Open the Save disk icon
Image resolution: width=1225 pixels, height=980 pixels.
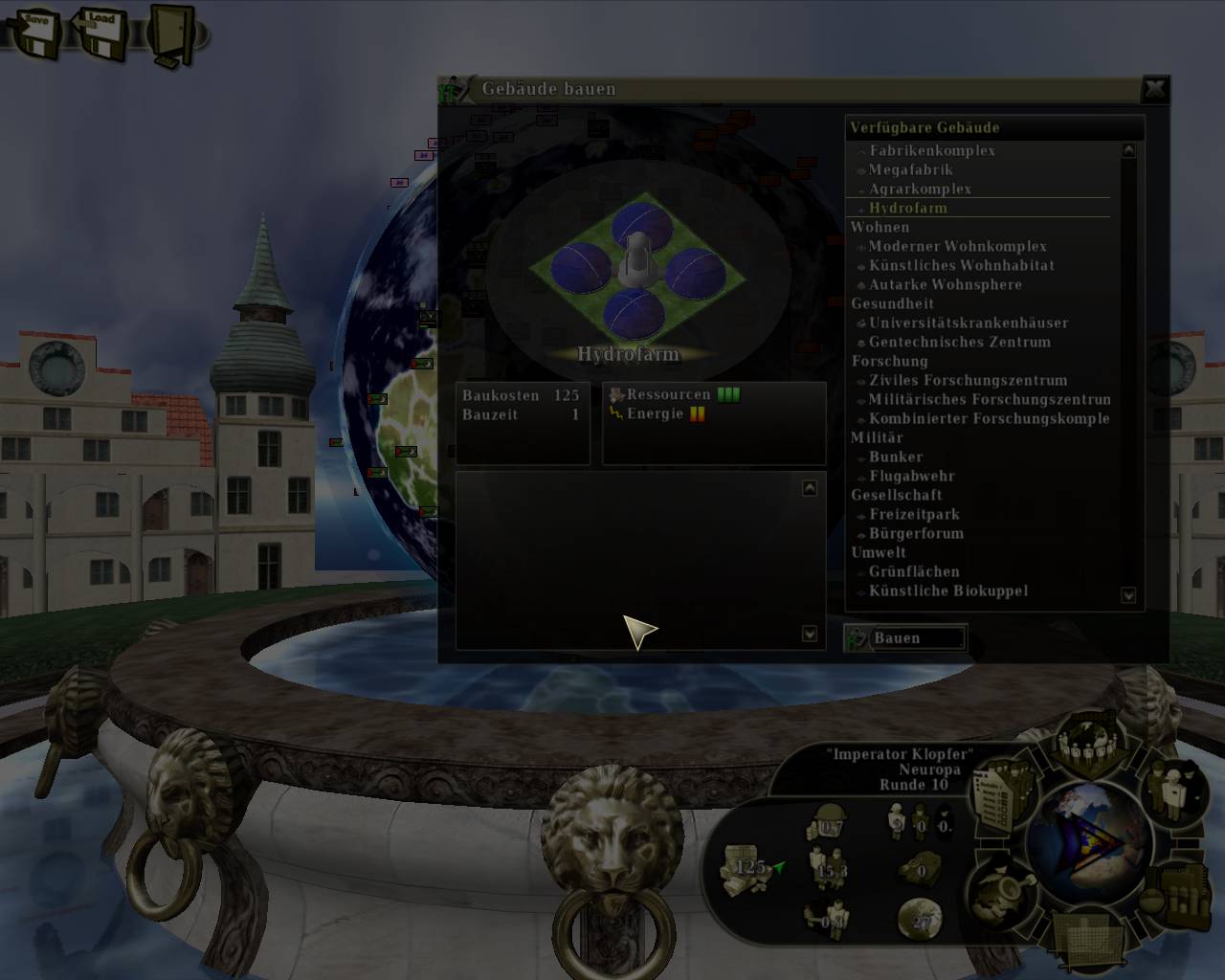point(34,32)
